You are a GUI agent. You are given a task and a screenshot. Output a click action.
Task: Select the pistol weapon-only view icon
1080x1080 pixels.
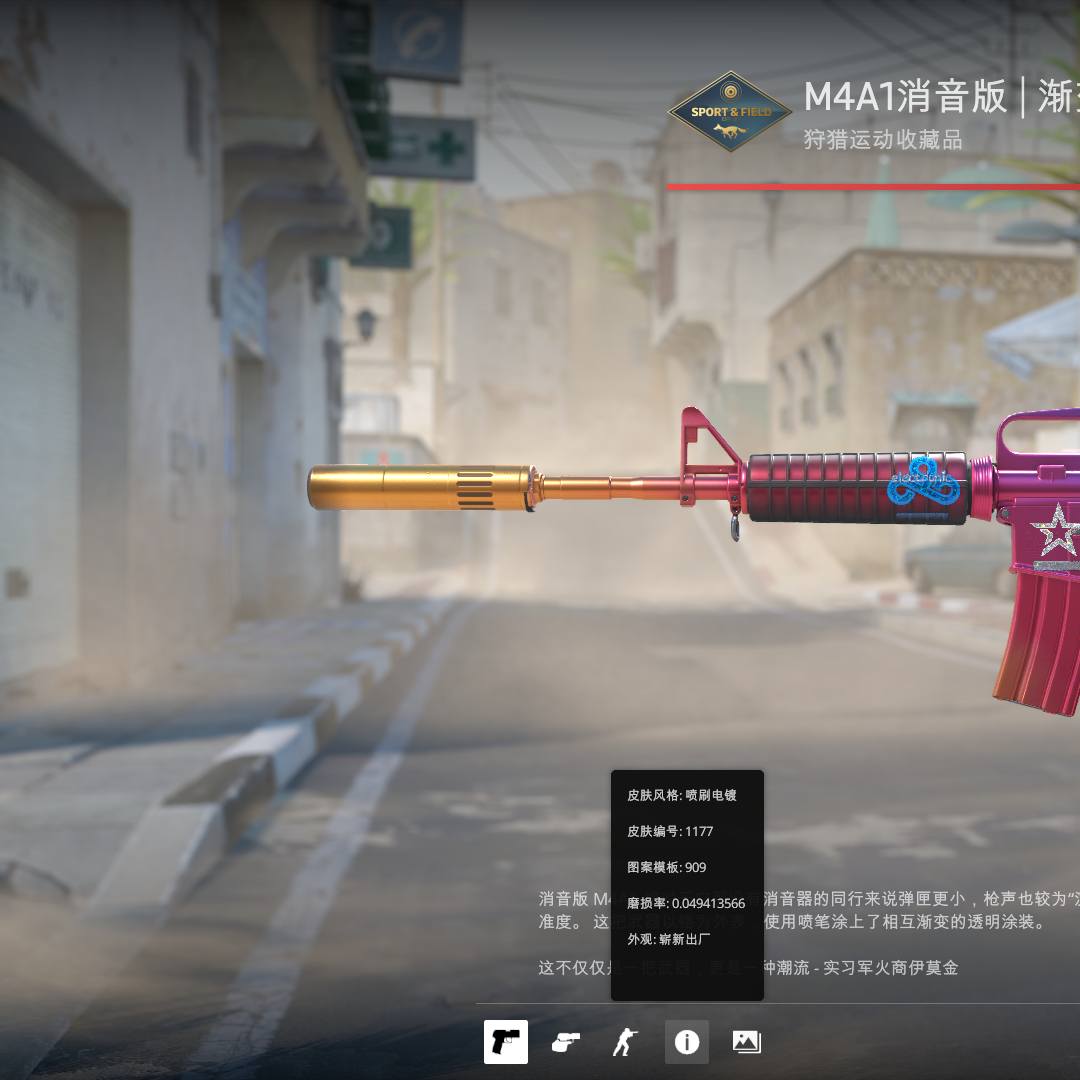506,1042
